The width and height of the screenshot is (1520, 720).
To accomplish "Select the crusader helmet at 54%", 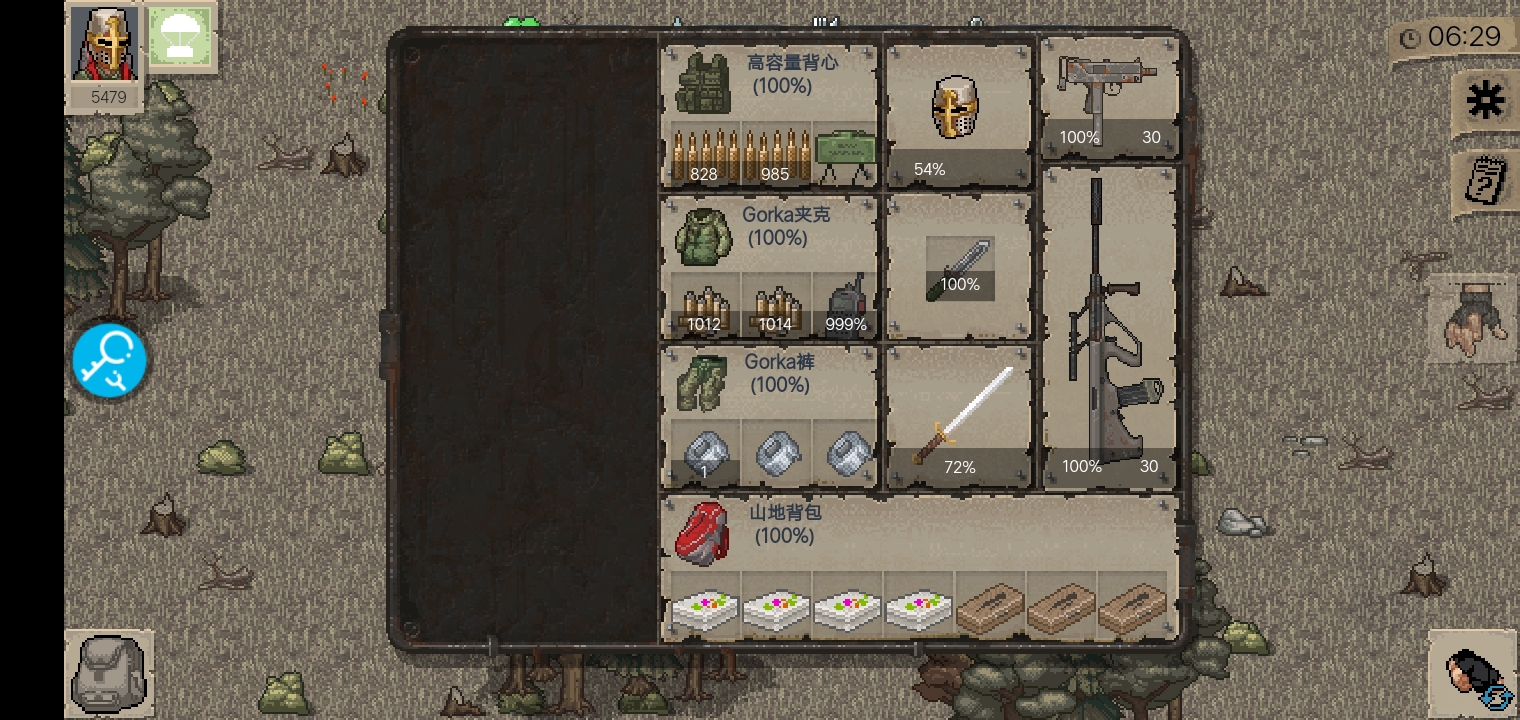I will (957, 113).
